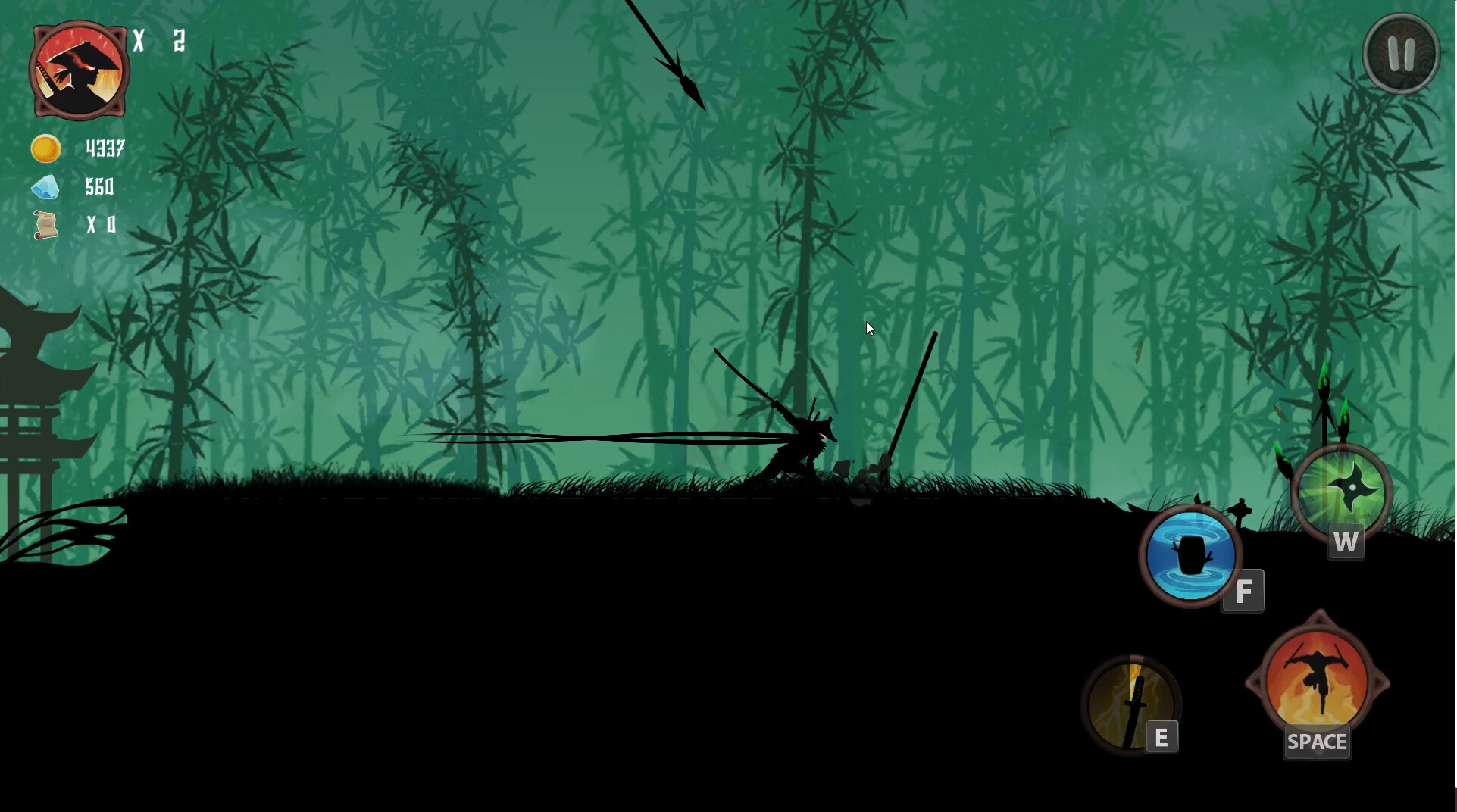
Task: Click the coin balance reading 4337
Action: 104,148
